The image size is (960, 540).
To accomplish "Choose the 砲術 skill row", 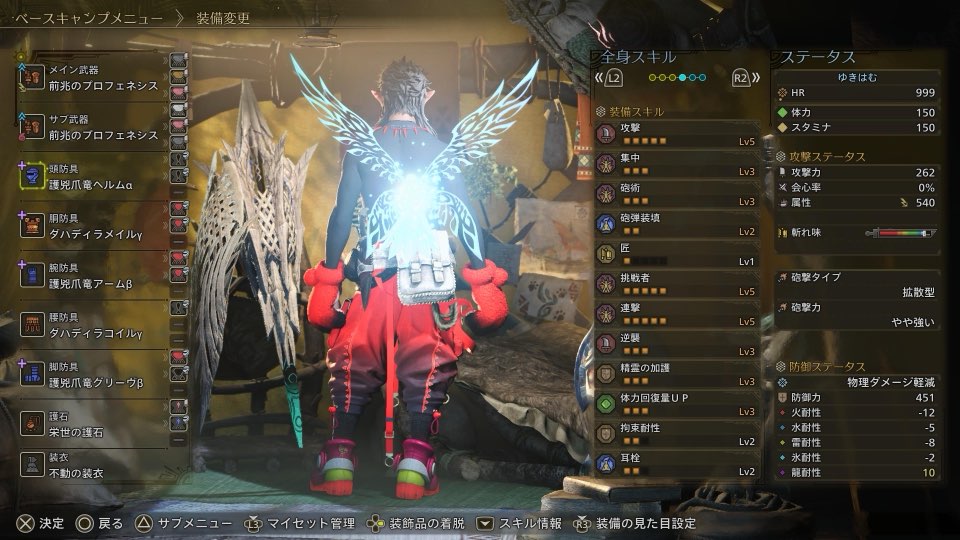I will tap(678, 195).
